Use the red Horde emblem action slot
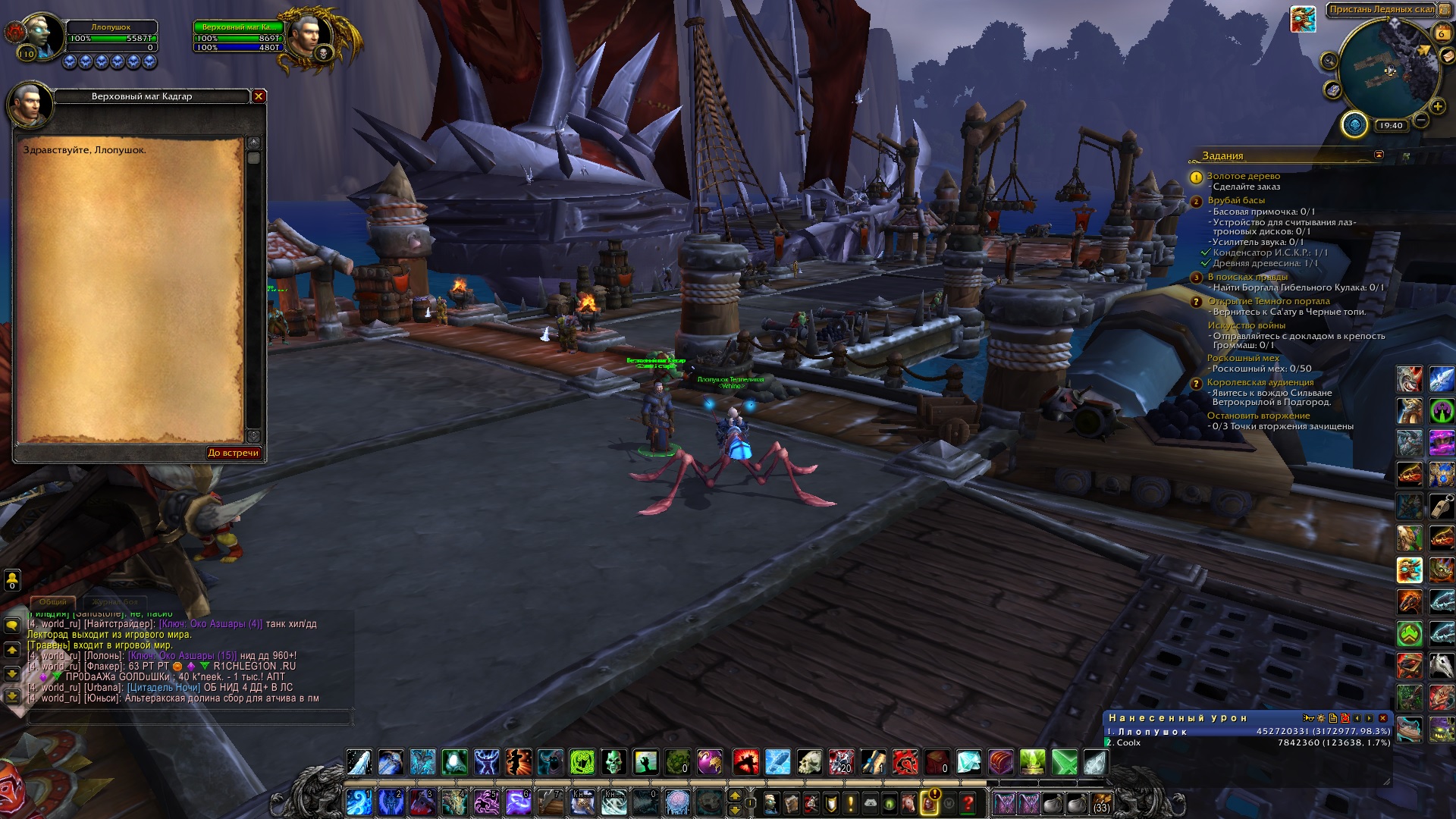 tap(905, 761)
